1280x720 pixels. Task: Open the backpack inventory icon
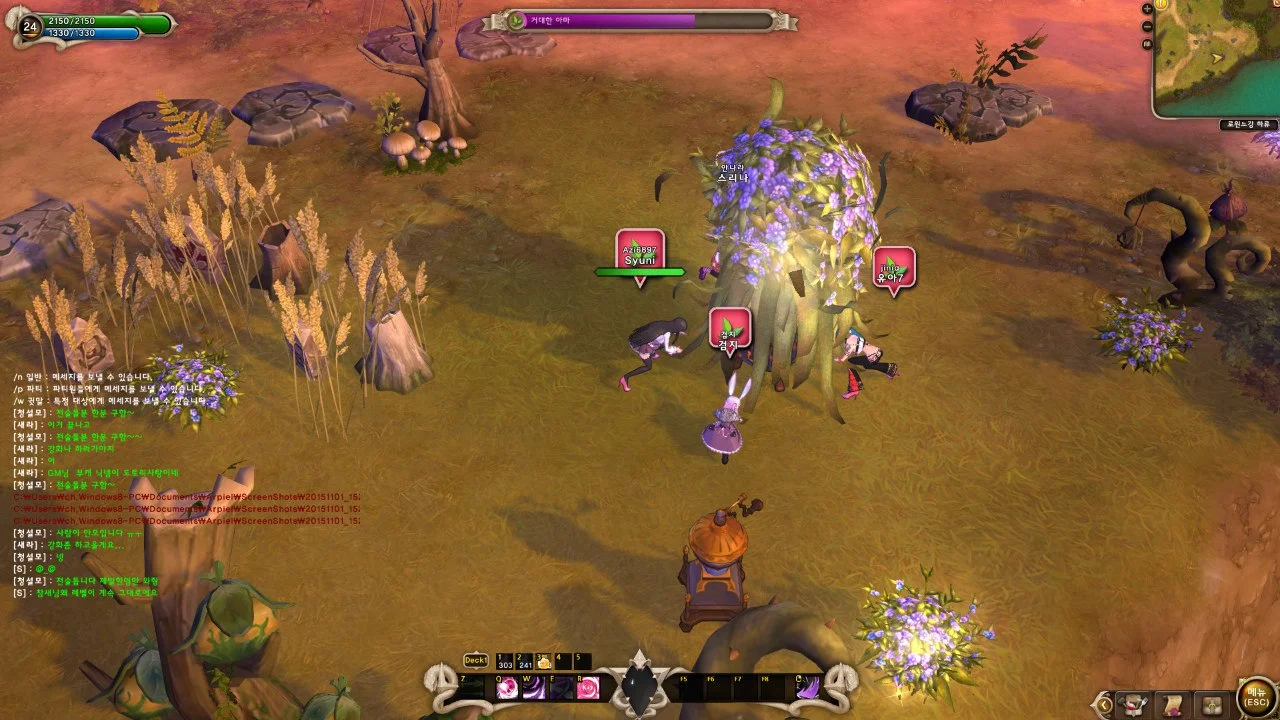pyautogui.click(x=1212, y=704)
